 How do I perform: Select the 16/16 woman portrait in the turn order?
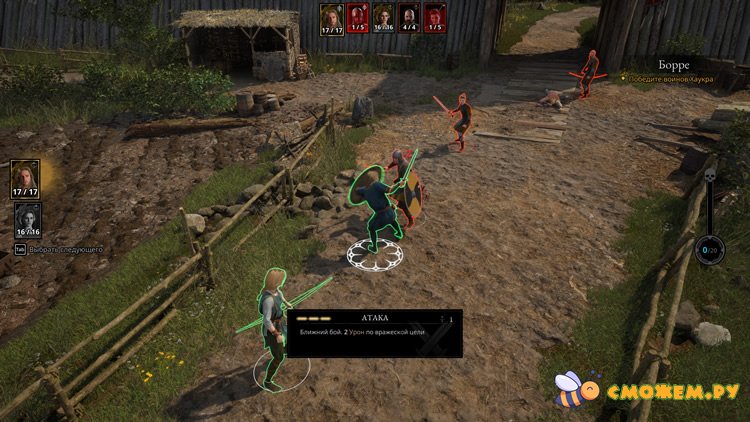click(382, 16)
